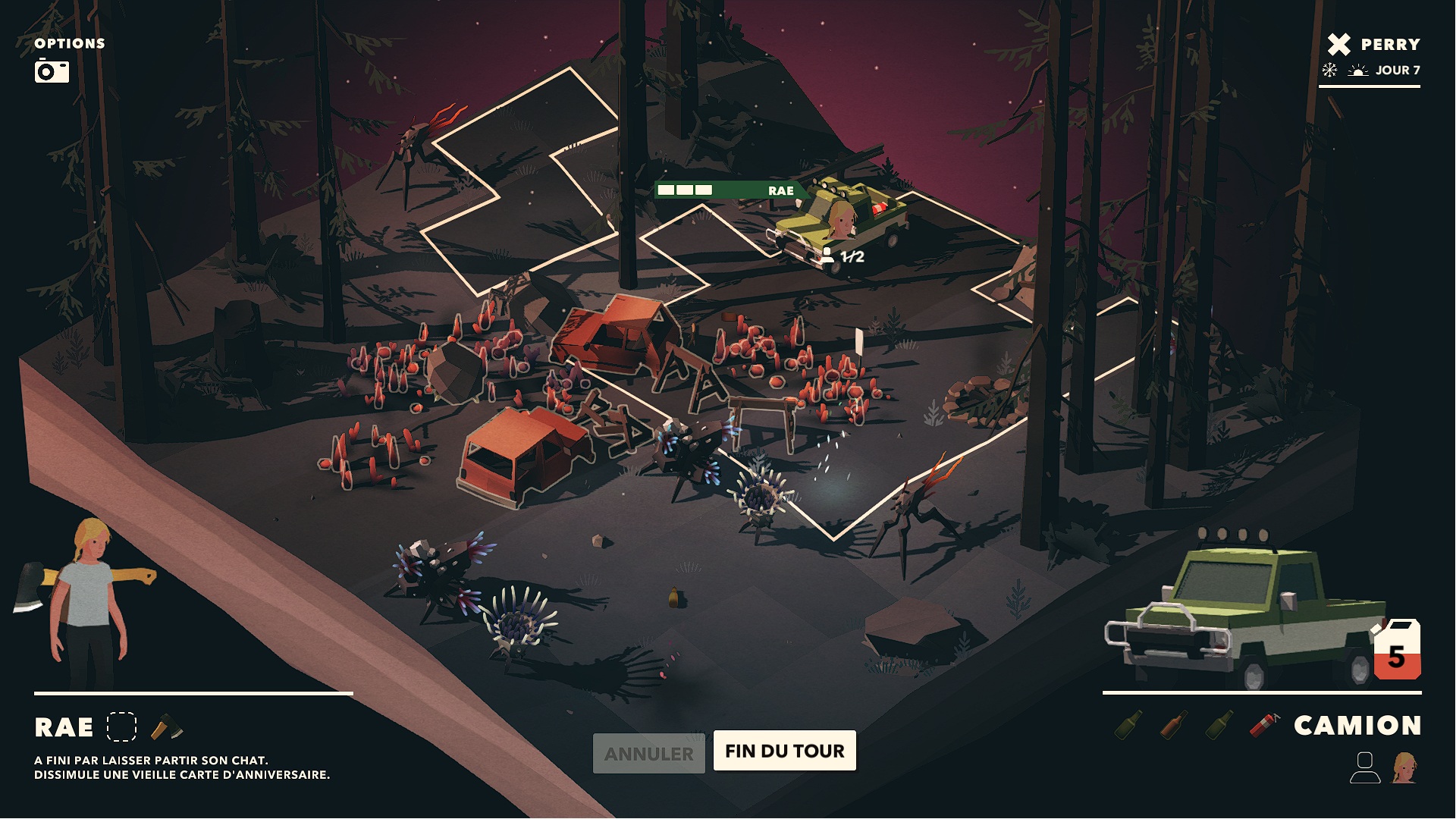Select Rae's axe item
Screen dimensions: 1456x819
click(x=167, y=727)
